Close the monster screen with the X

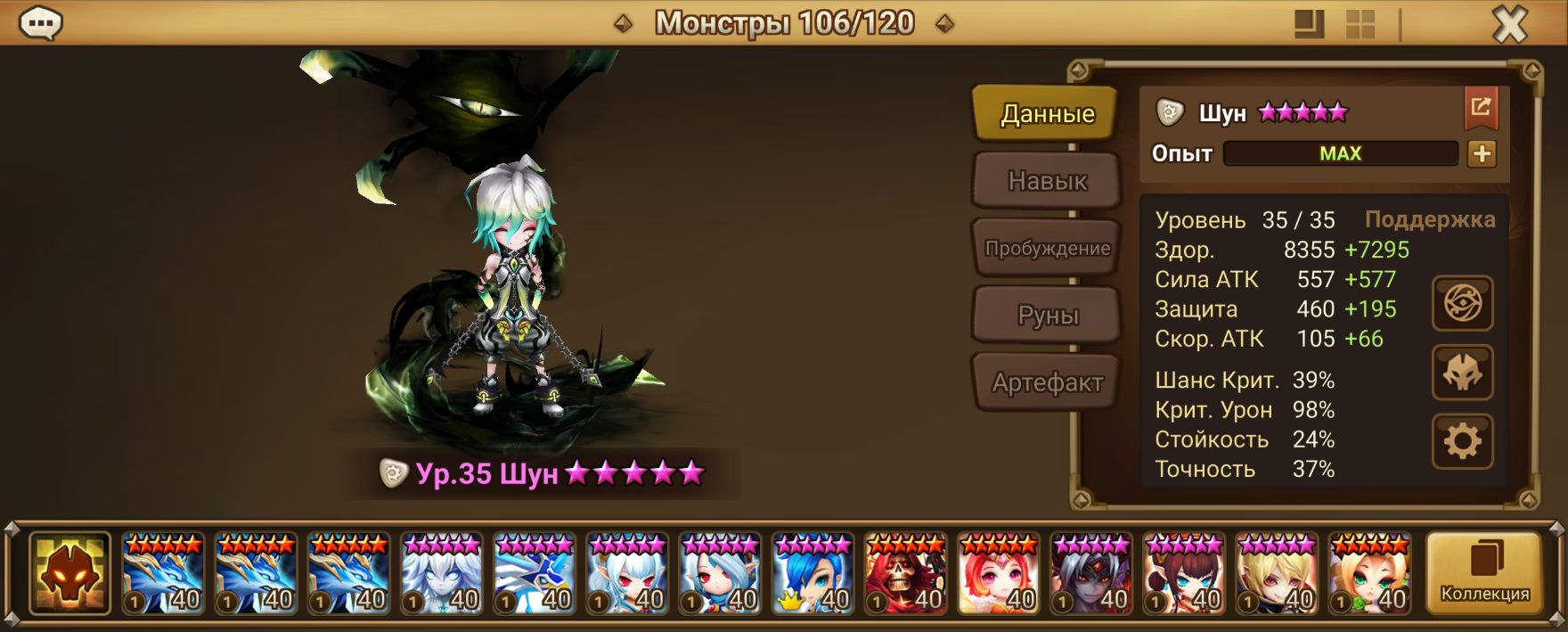pos(1509,25)
